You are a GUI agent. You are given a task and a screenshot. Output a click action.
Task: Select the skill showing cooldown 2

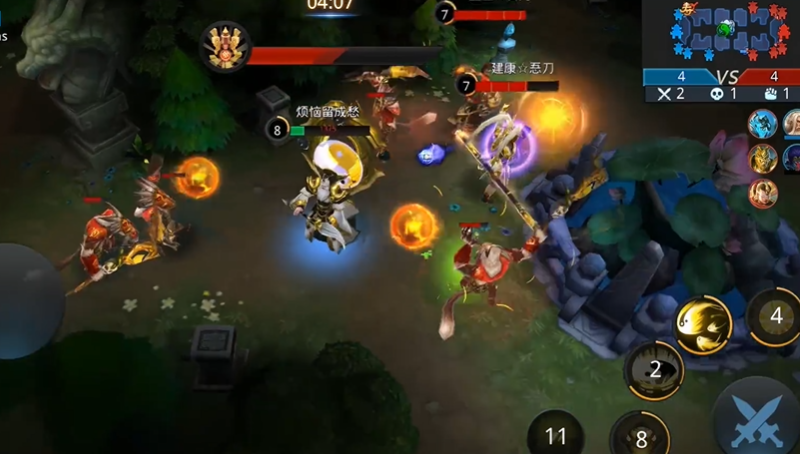[x=654, y=370]
